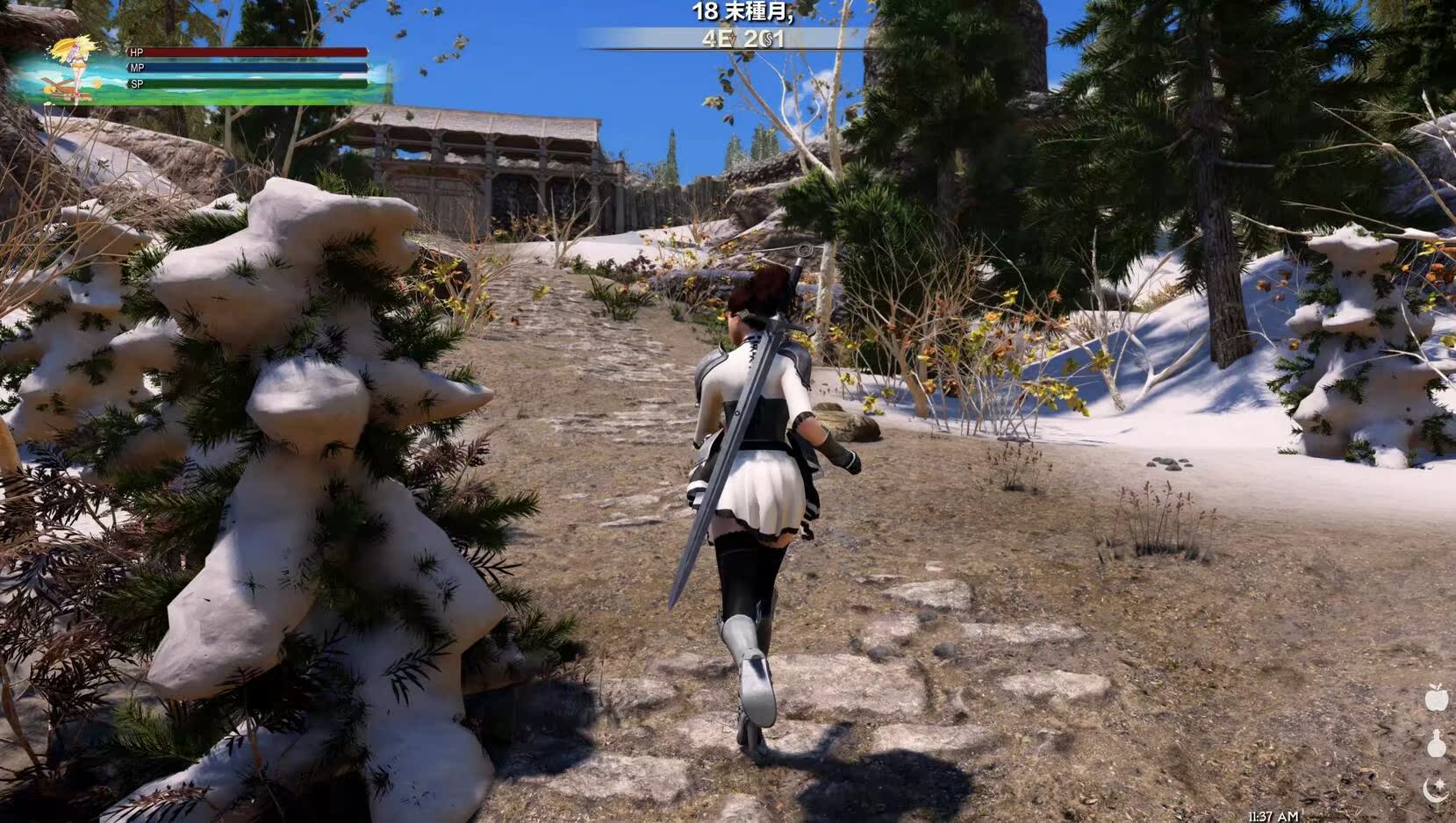This screenshot has height=823, width=1456.
Task: Check the crescent moon sleep icon
Action: coord(1436,790)
